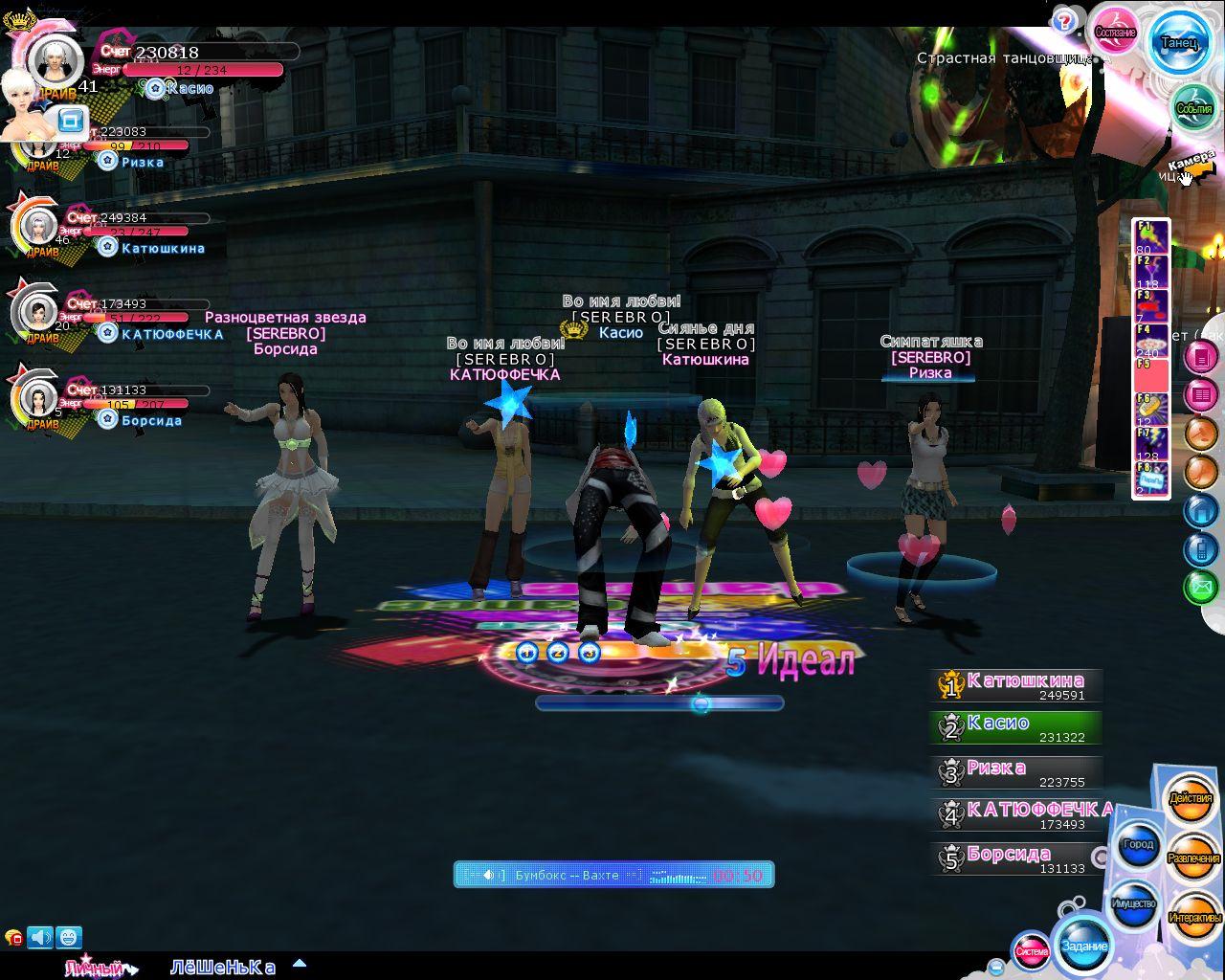Click the question mark help icon

tap(1063, 21)
